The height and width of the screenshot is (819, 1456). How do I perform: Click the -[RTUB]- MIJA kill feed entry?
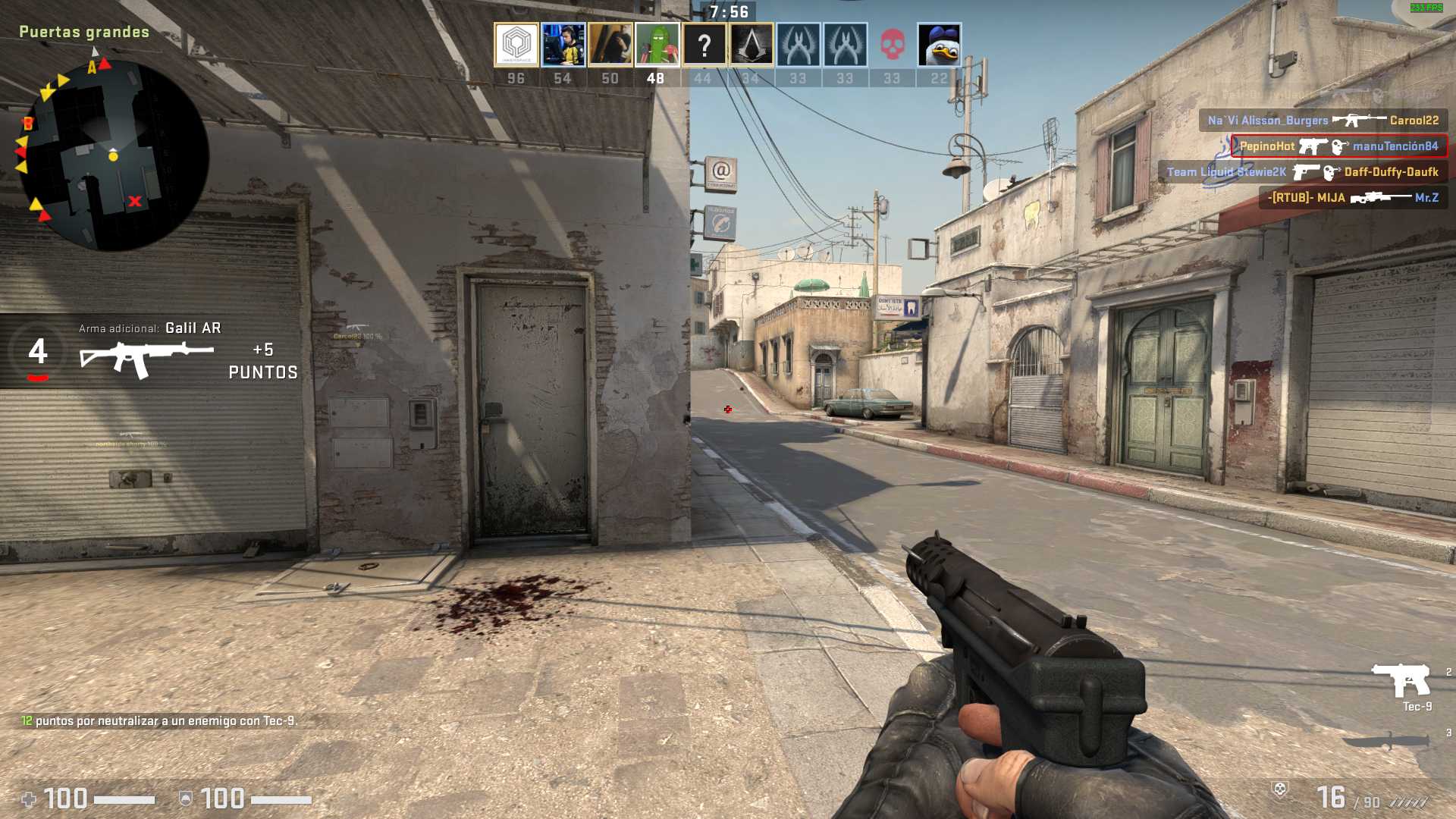click(1353, 198)
